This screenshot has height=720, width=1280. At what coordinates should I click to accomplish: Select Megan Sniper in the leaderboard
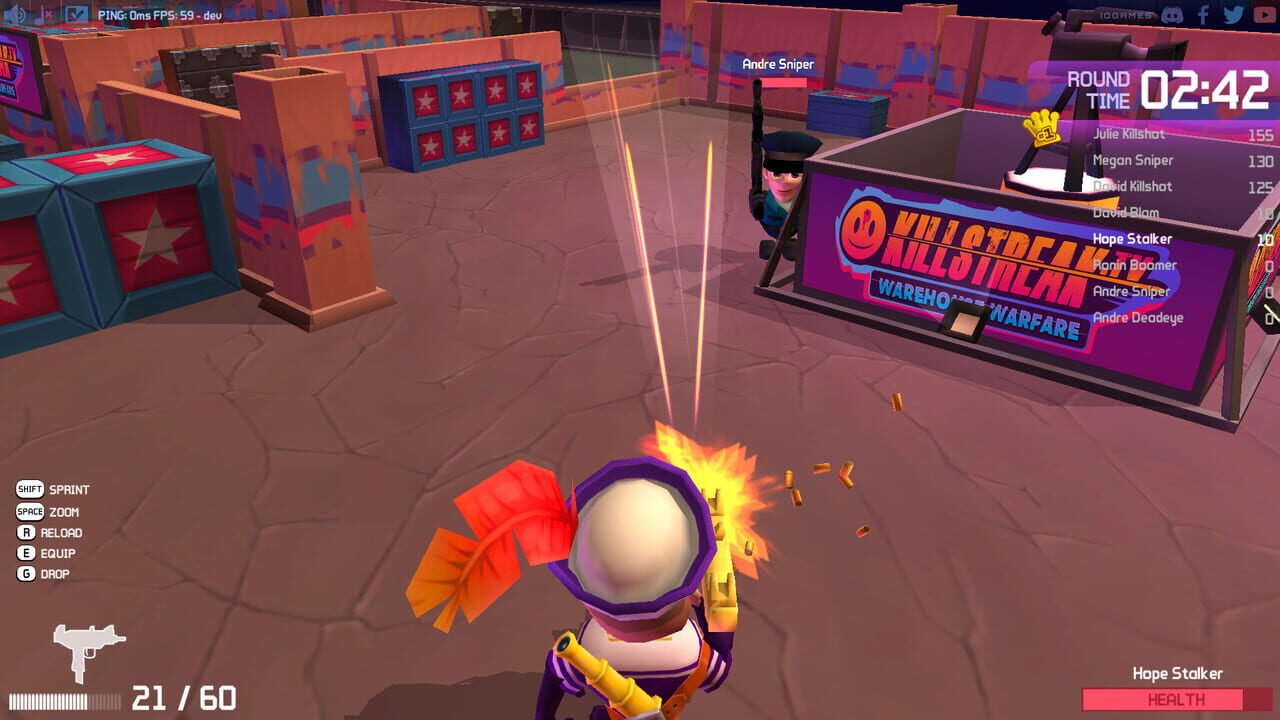[x=1135, y=160]
